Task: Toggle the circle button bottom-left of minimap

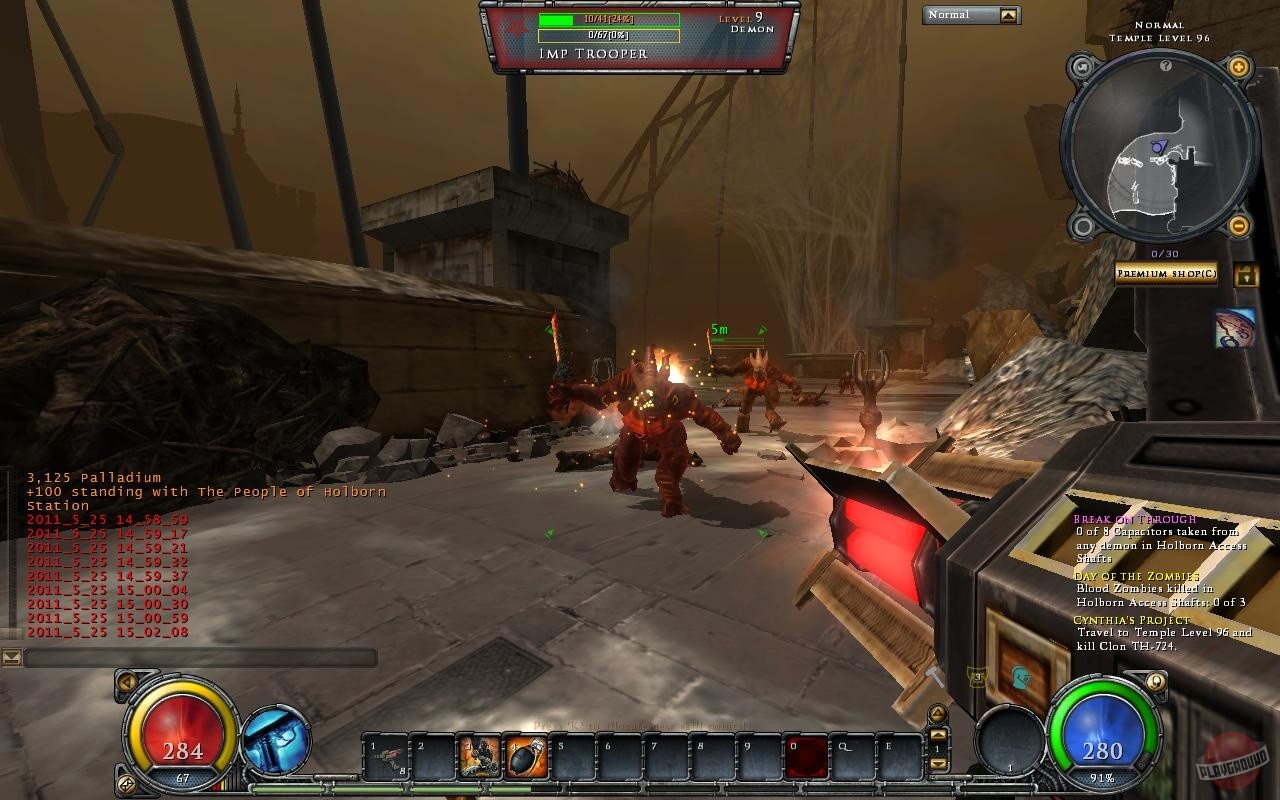Action: pyautogui.click(x=1082, y=225)
